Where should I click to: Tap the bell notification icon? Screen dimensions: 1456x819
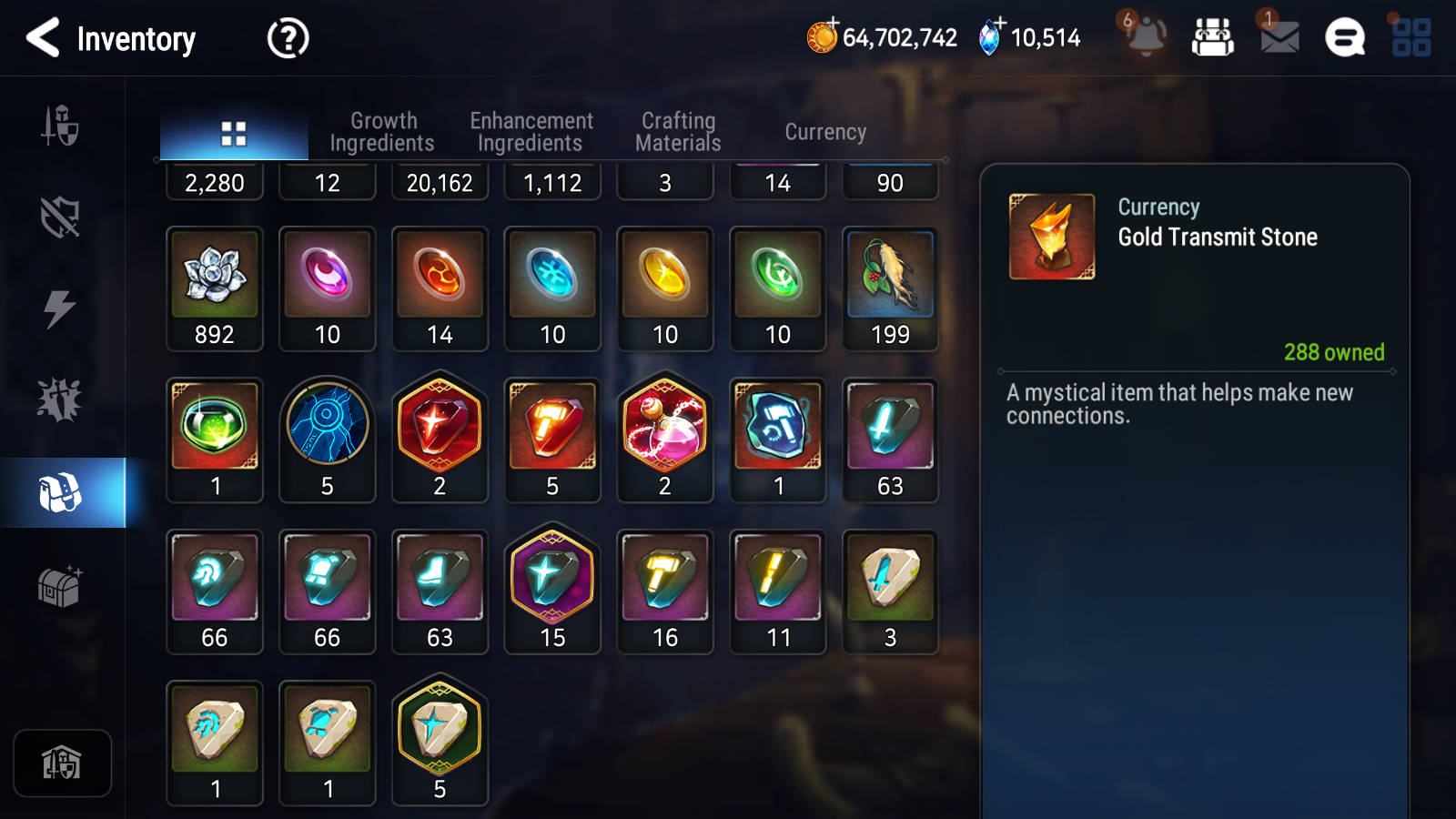pos(1146,38)
